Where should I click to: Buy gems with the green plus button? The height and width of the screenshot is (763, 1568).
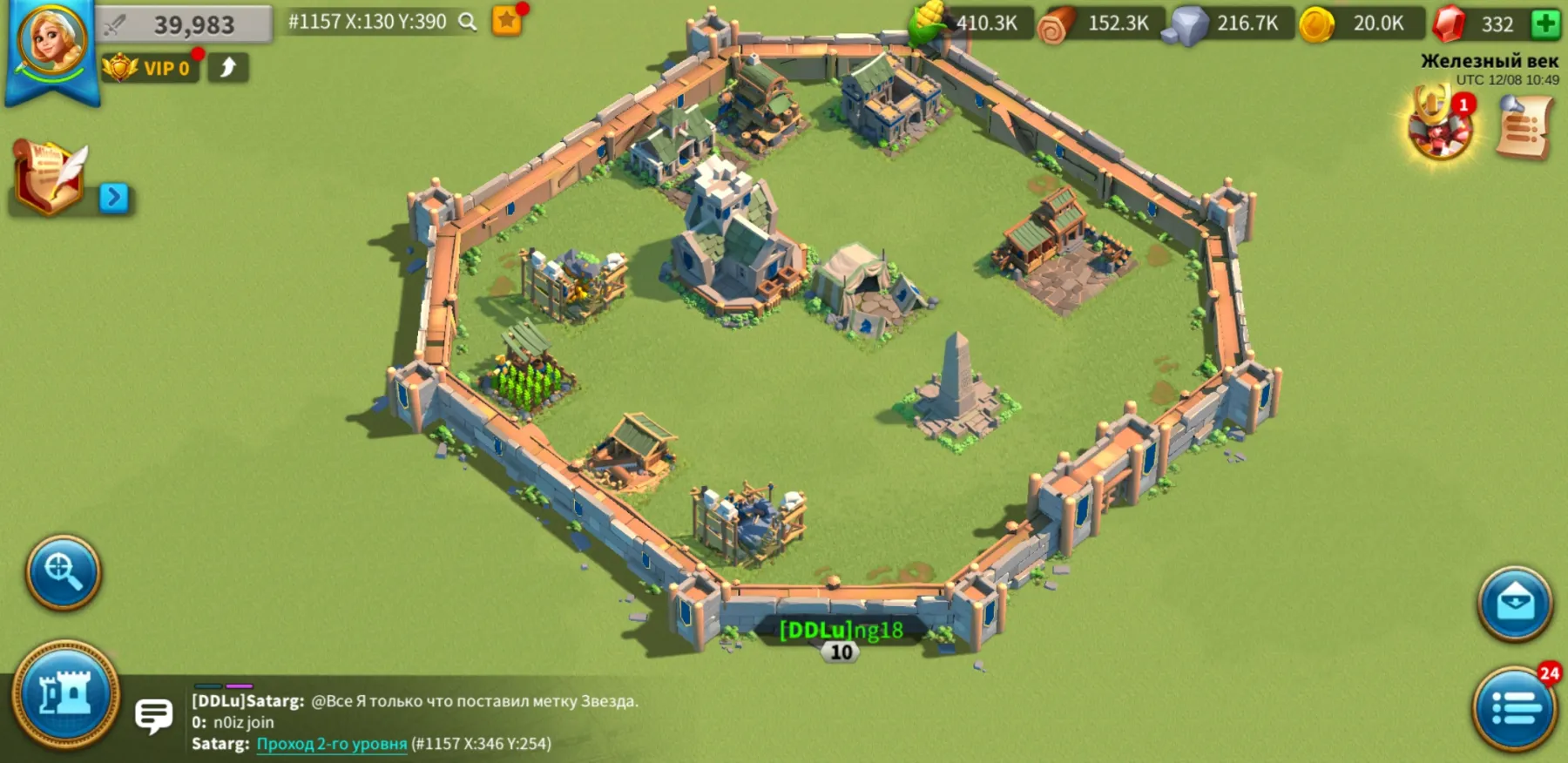coord(1546,24)
